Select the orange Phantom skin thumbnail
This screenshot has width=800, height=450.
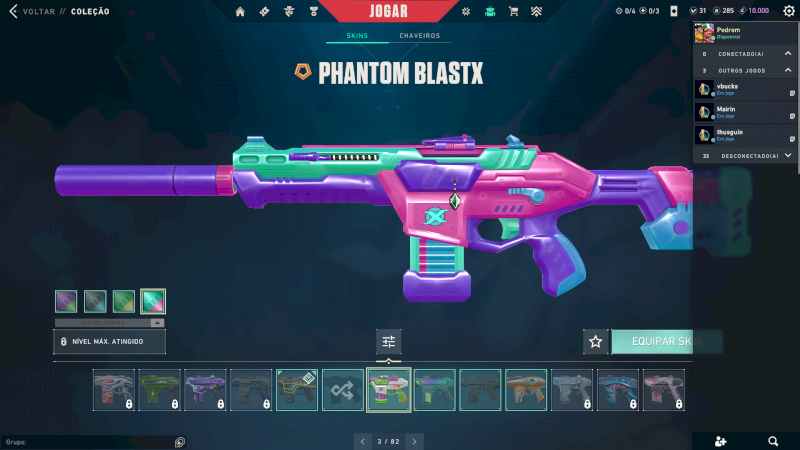tap(526, 390)
